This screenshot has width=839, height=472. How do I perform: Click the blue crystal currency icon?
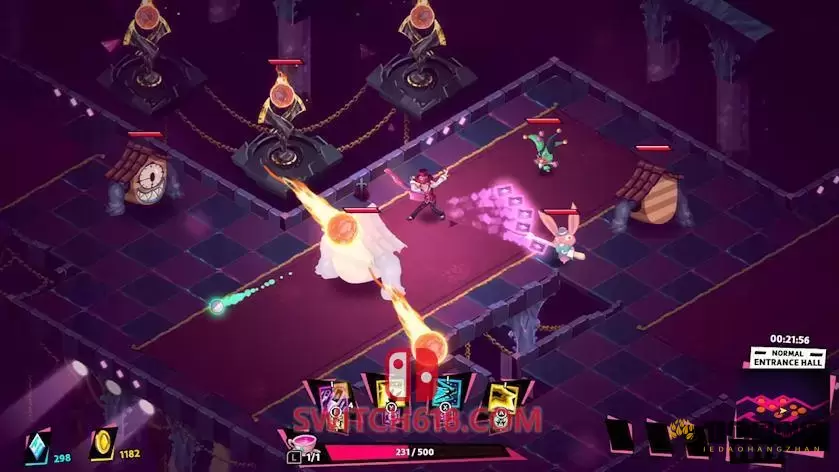pos(35,445)
